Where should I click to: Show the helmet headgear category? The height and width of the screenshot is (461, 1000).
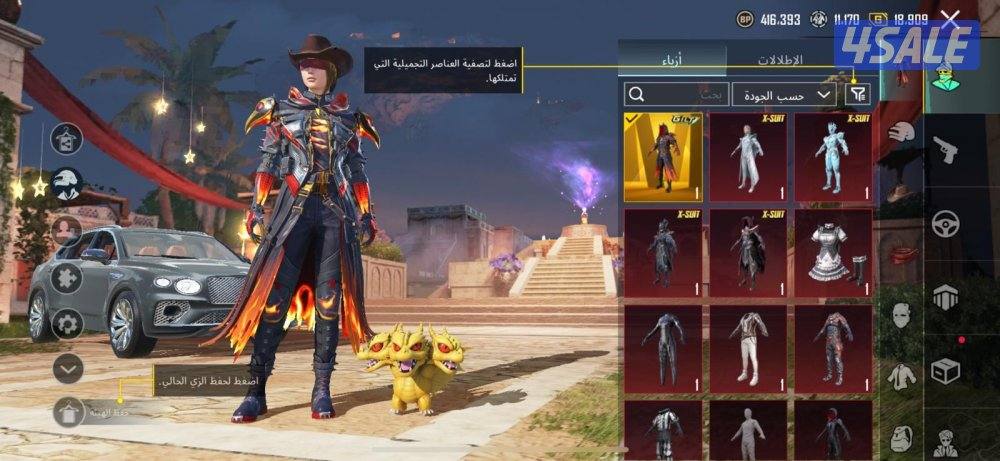902,131
